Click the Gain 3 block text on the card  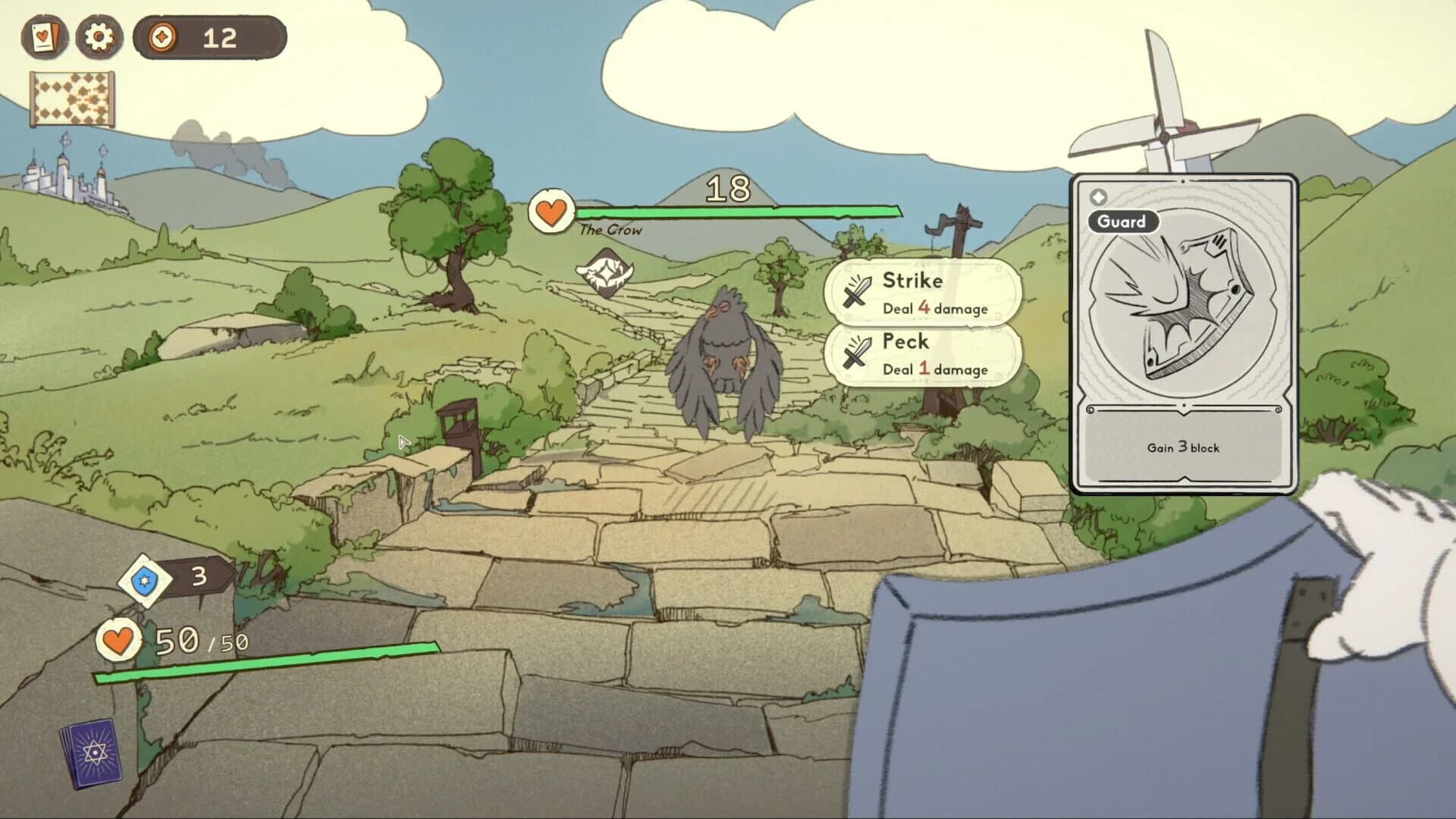click(x=1181, y=448)
